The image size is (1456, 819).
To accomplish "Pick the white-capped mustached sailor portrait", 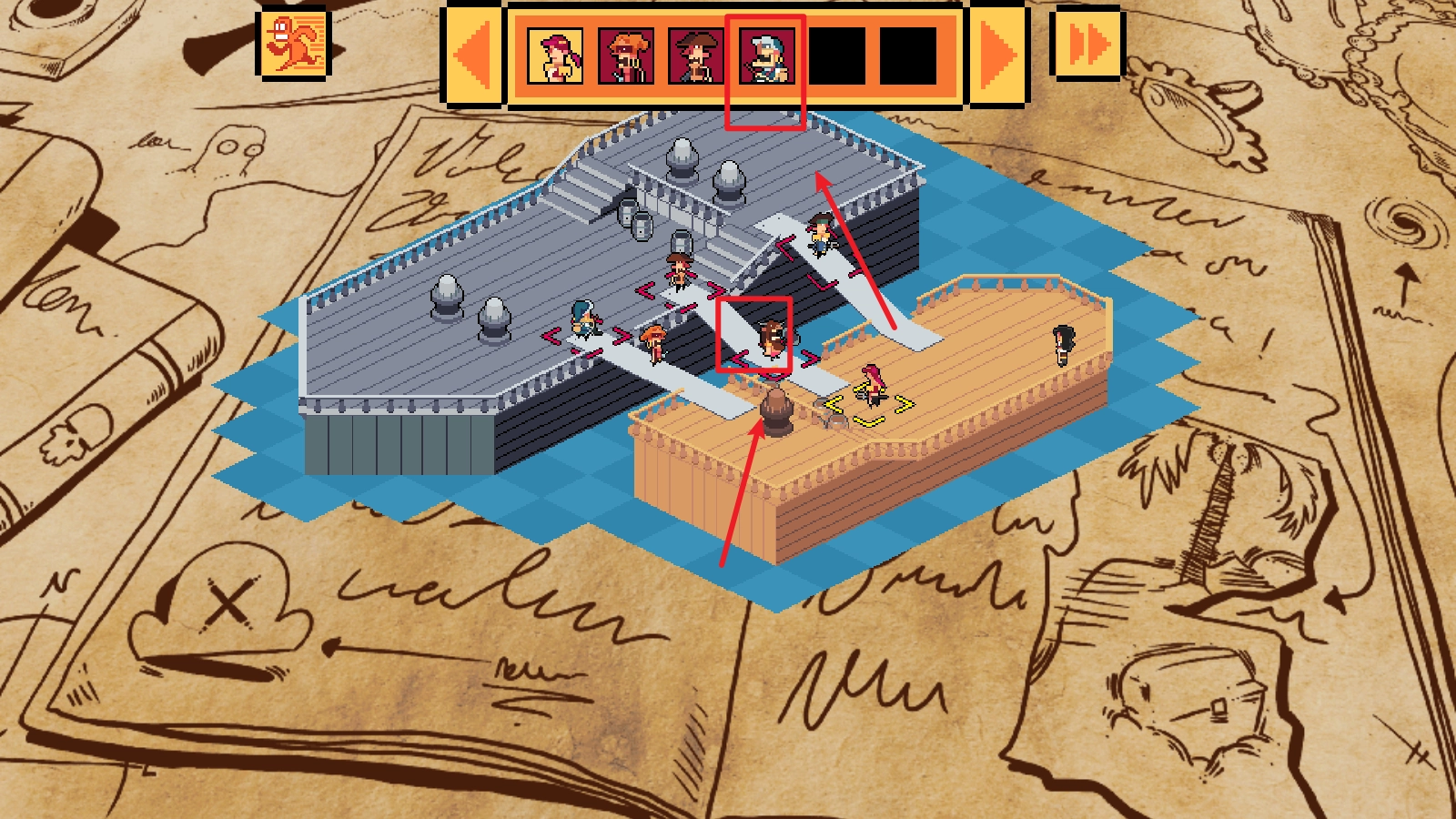I will [766, 56].
